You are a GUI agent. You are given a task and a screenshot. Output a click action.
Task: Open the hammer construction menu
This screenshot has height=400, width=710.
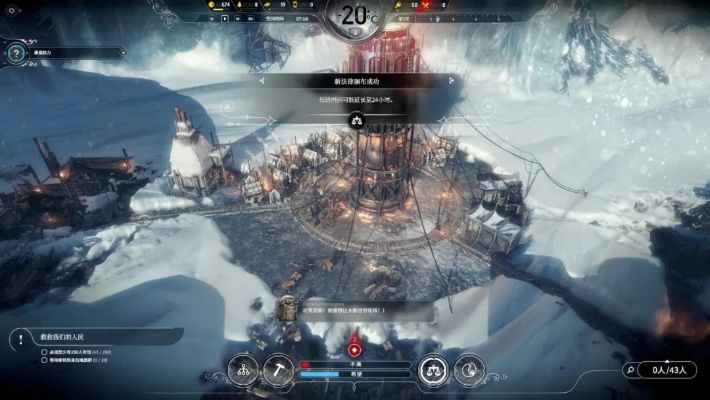pyautogui.click(x=278, y=370)
